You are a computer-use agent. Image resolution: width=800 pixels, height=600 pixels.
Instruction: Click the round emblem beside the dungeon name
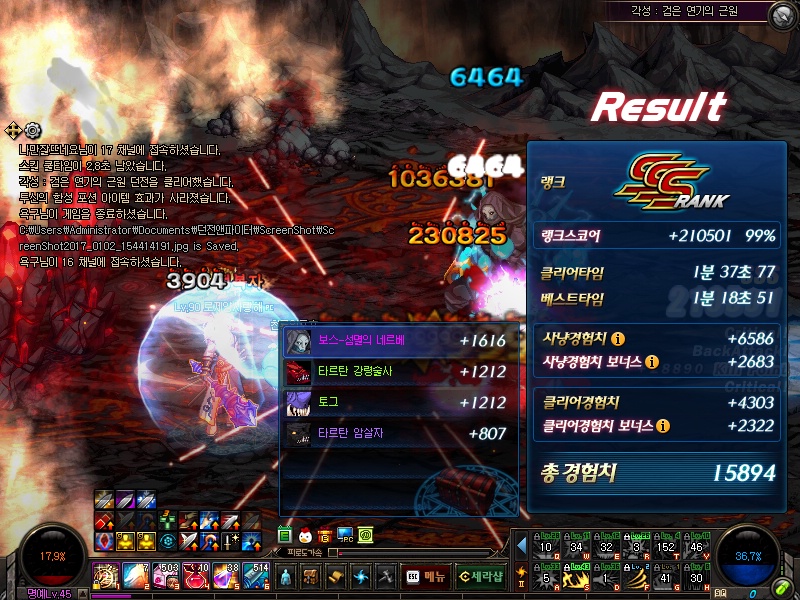(783, 13)
